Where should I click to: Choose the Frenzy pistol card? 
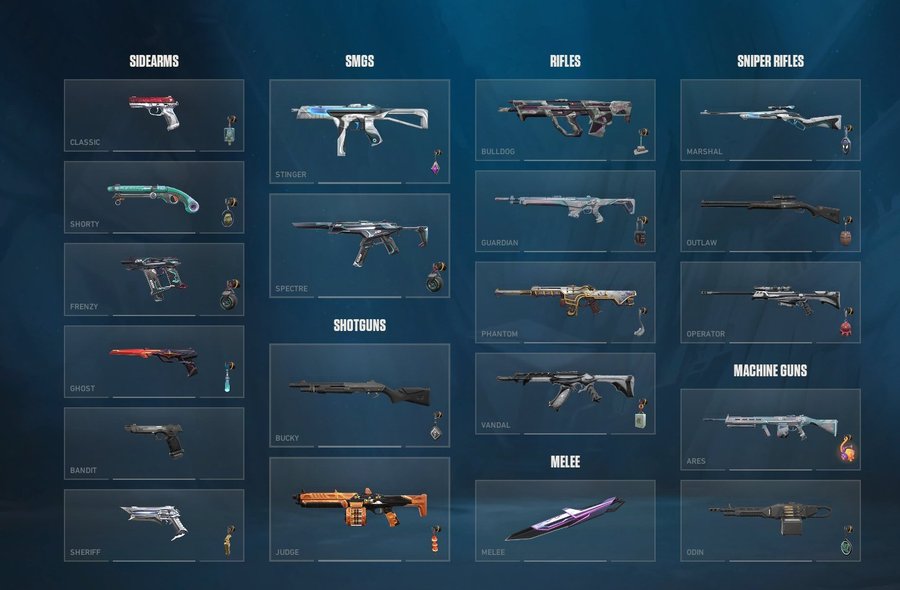pos(153,279)
